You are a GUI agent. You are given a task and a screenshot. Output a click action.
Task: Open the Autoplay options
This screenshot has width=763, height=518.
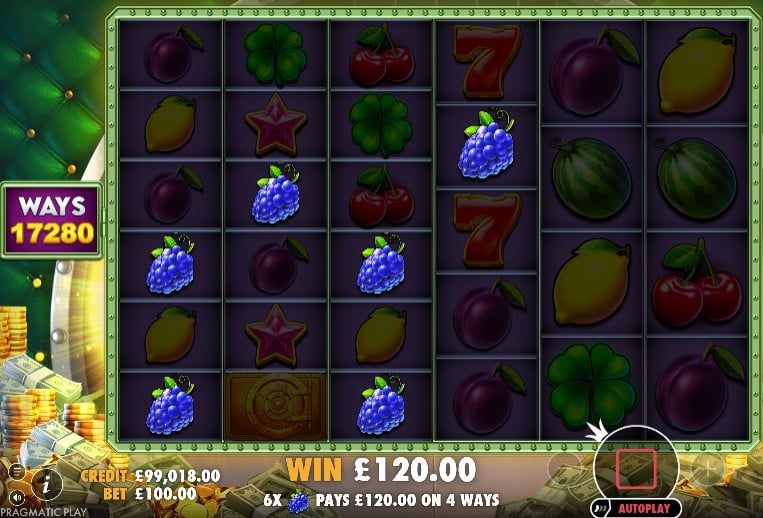click(x=642, y=508)
